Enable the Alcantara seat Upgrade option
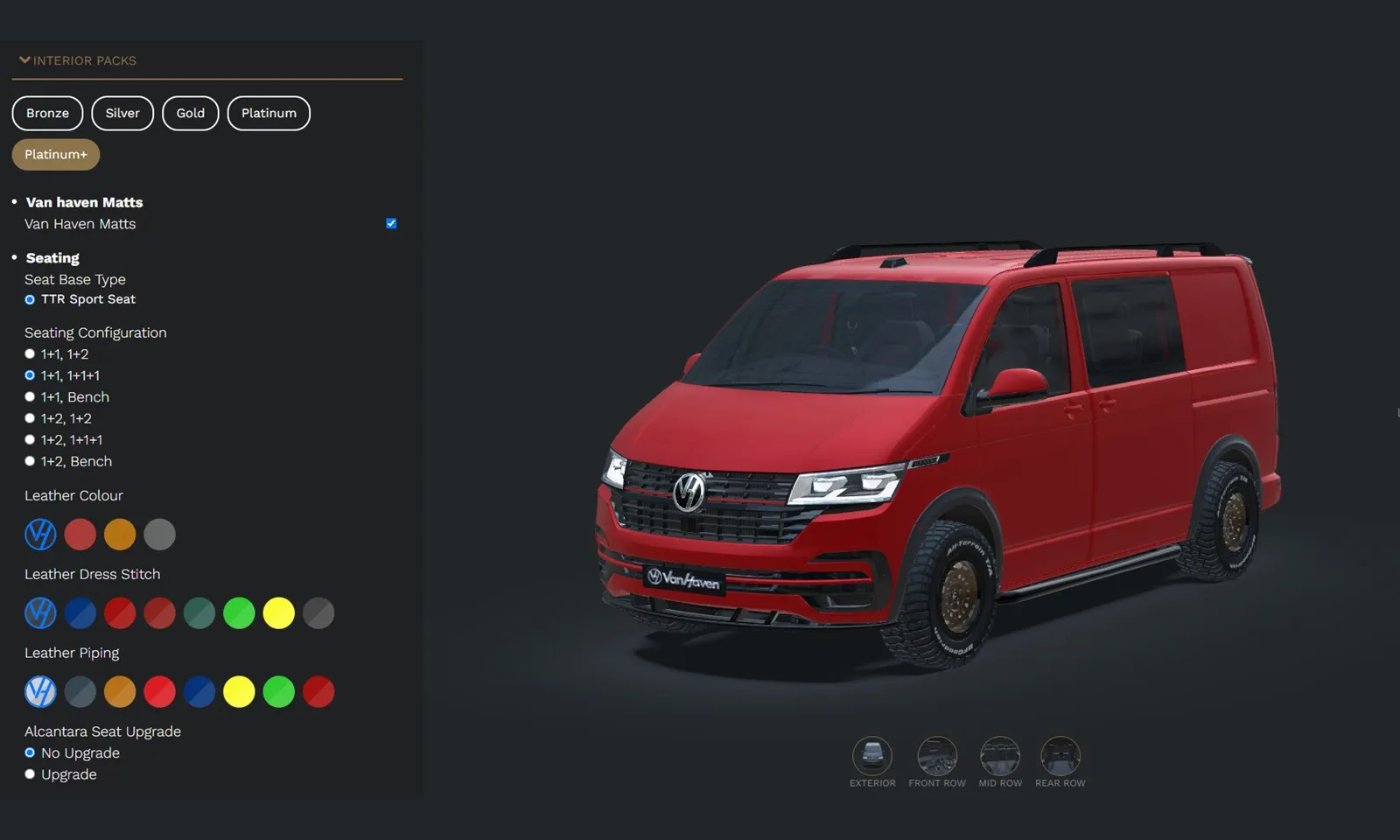1400x840 pixels. click(30, 773)
